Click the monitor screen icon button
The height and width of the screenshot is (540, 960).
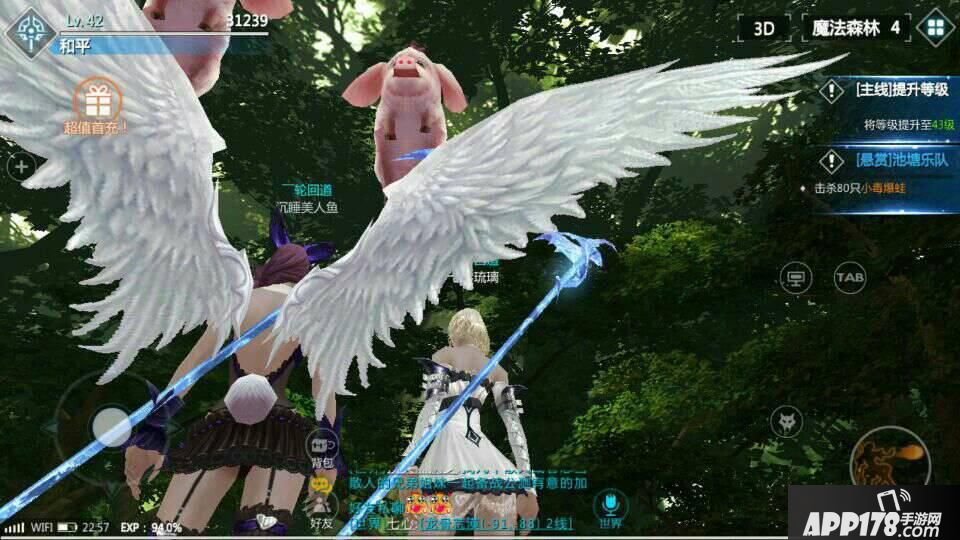coord(796,277)
